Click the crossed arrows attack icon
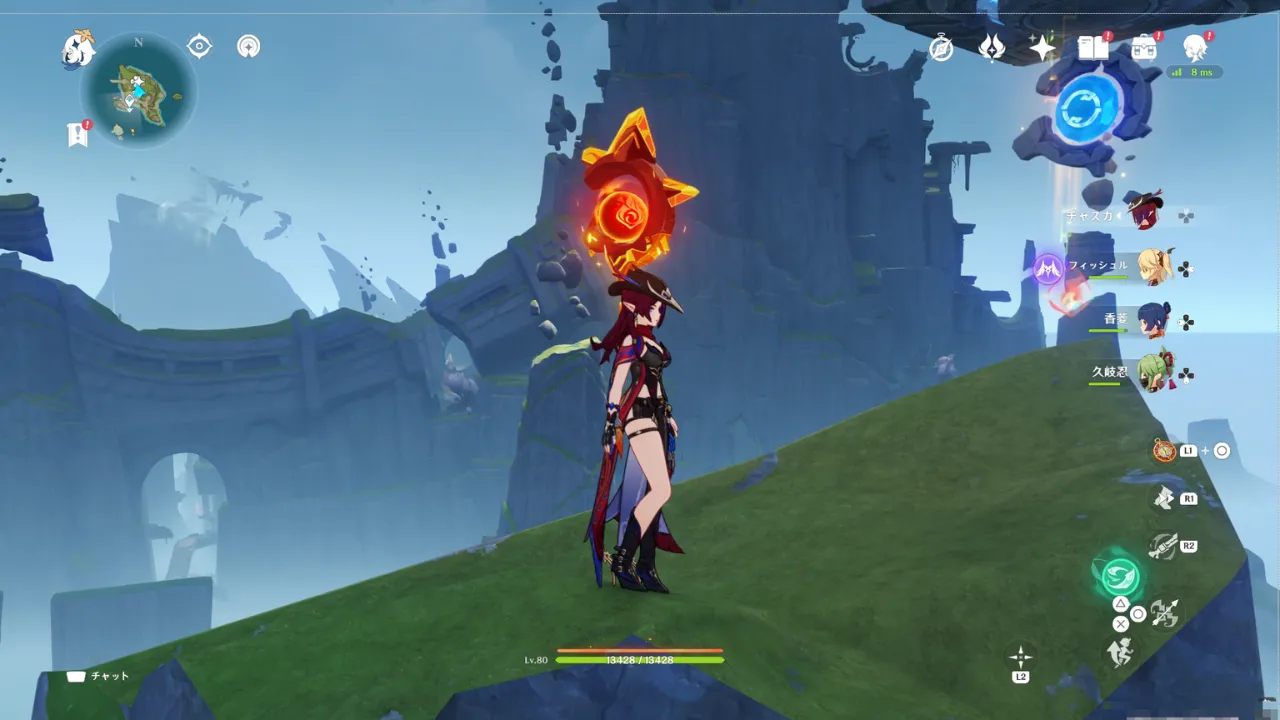The image size is (1280, 720). (x=1163, y=613)
